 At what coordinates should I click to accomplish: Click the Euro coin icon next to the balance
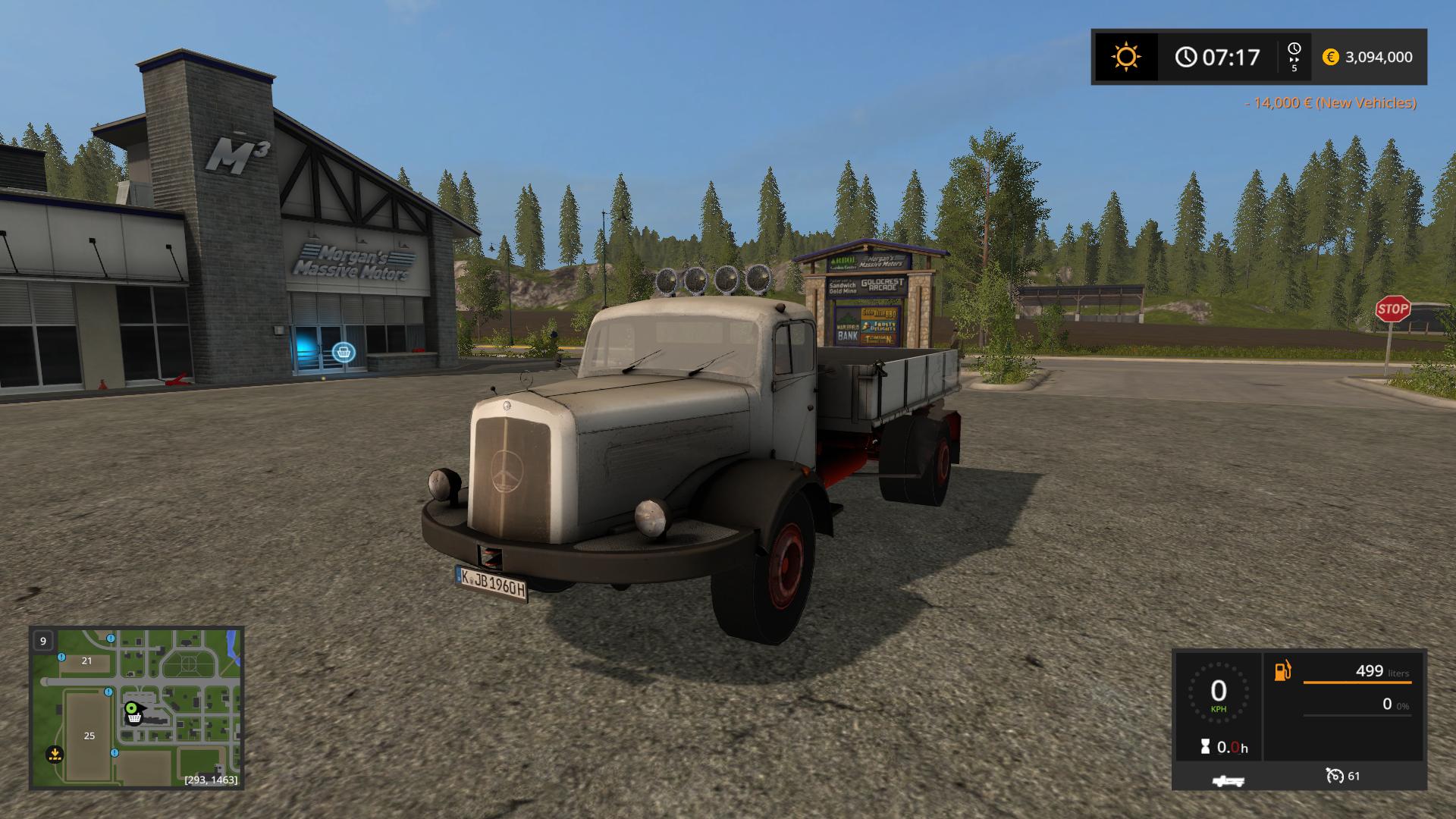[1331, 57]
